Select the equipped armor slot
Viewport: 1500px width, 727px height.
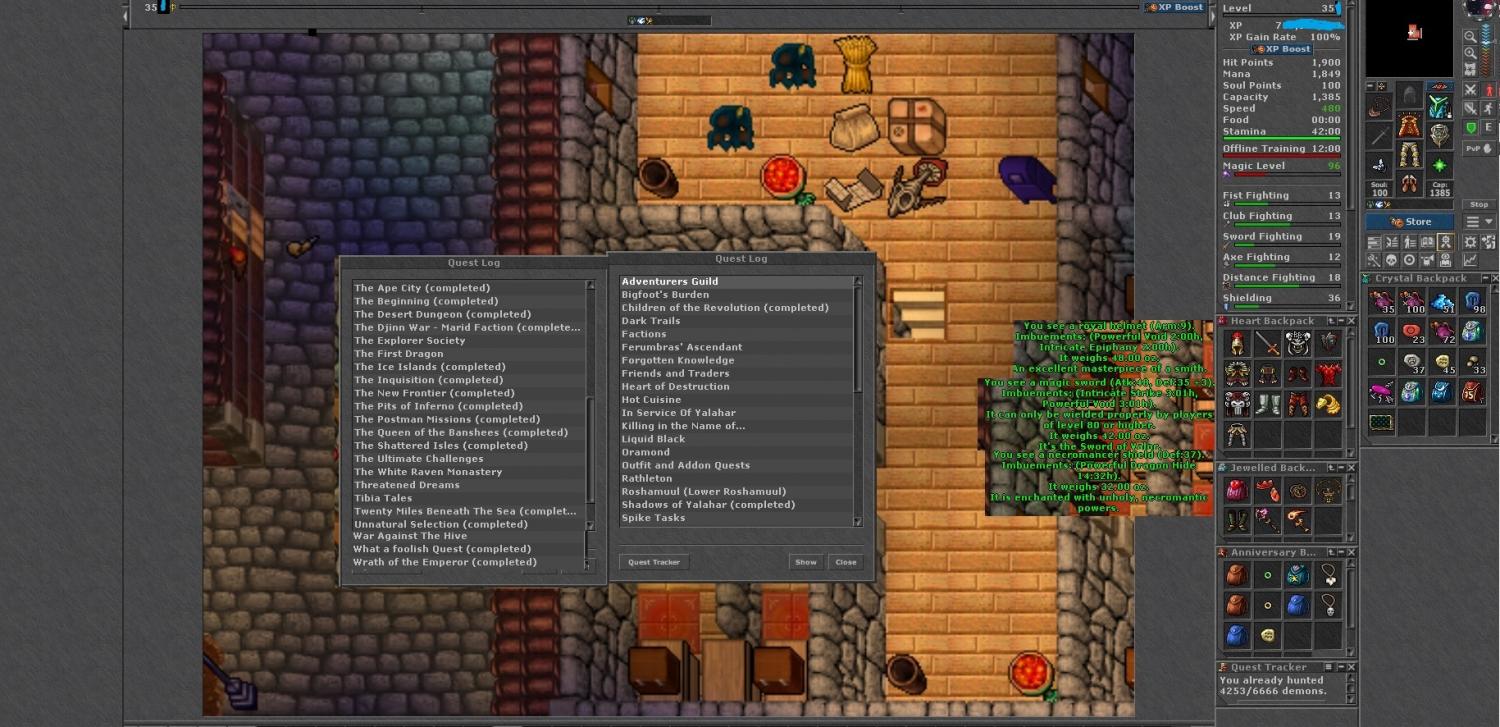pos(1410,127)
